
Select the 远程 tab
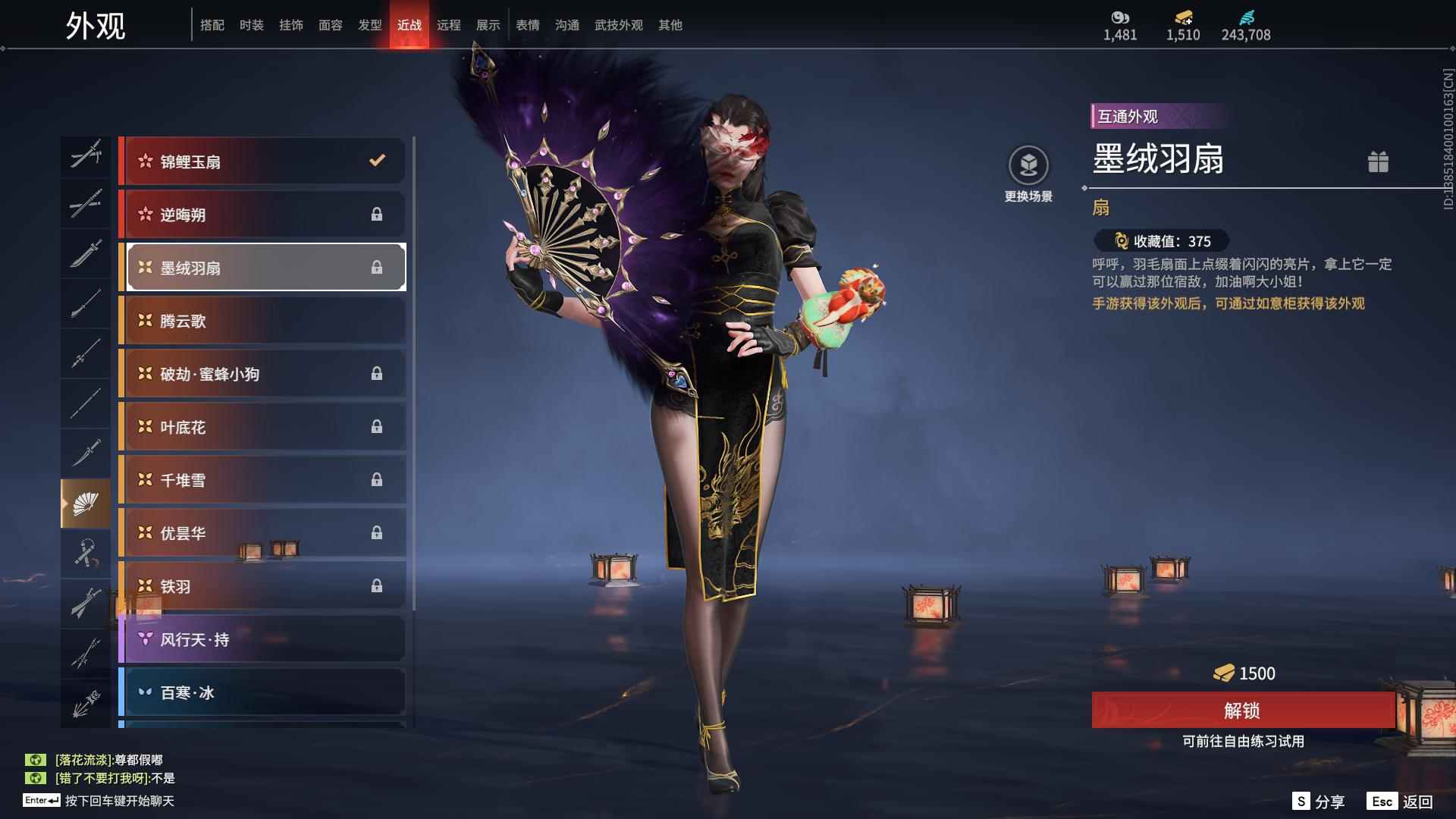pos(448,25)
